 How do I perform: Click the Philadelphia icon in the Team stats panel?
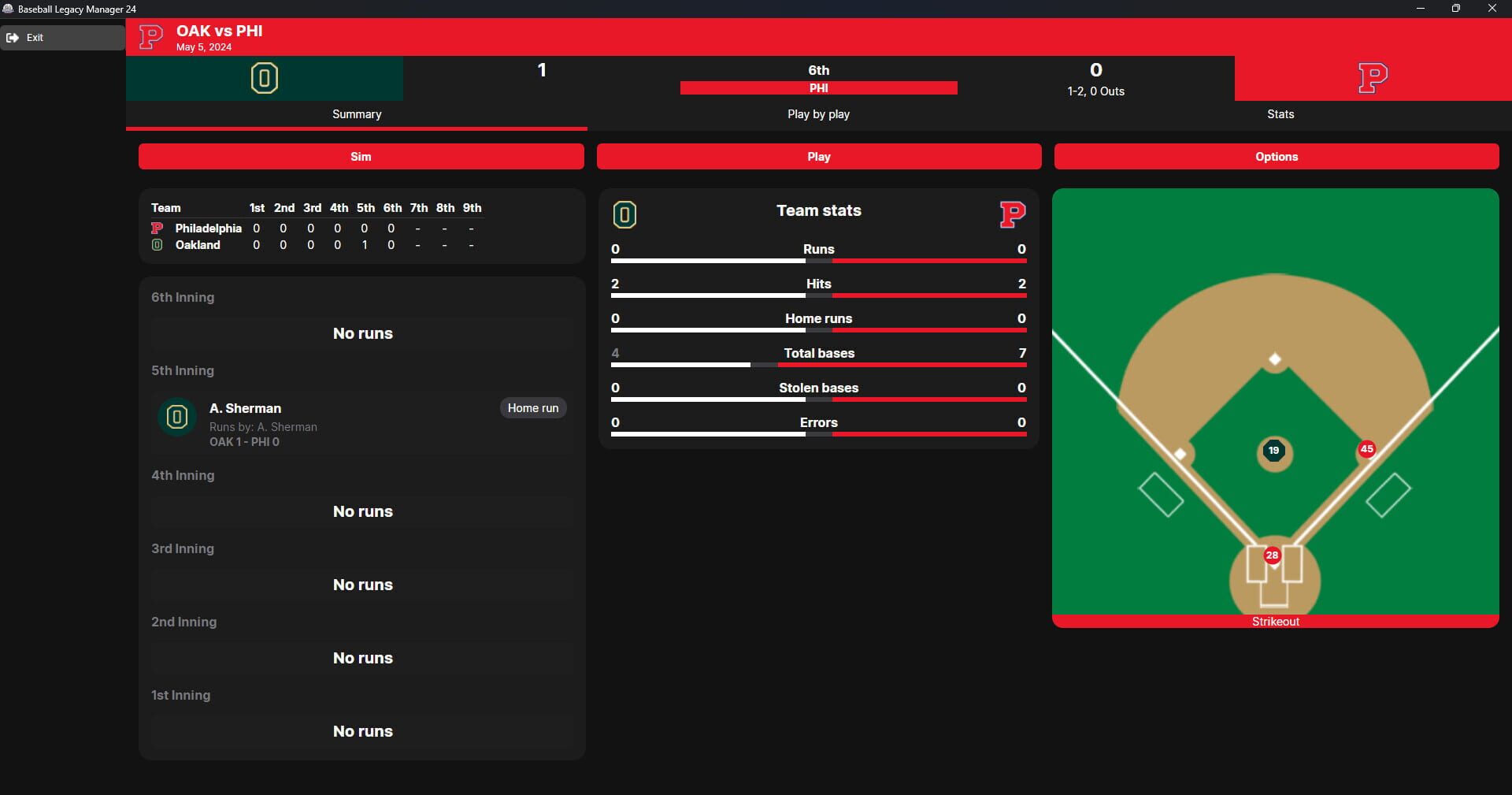1013,214
